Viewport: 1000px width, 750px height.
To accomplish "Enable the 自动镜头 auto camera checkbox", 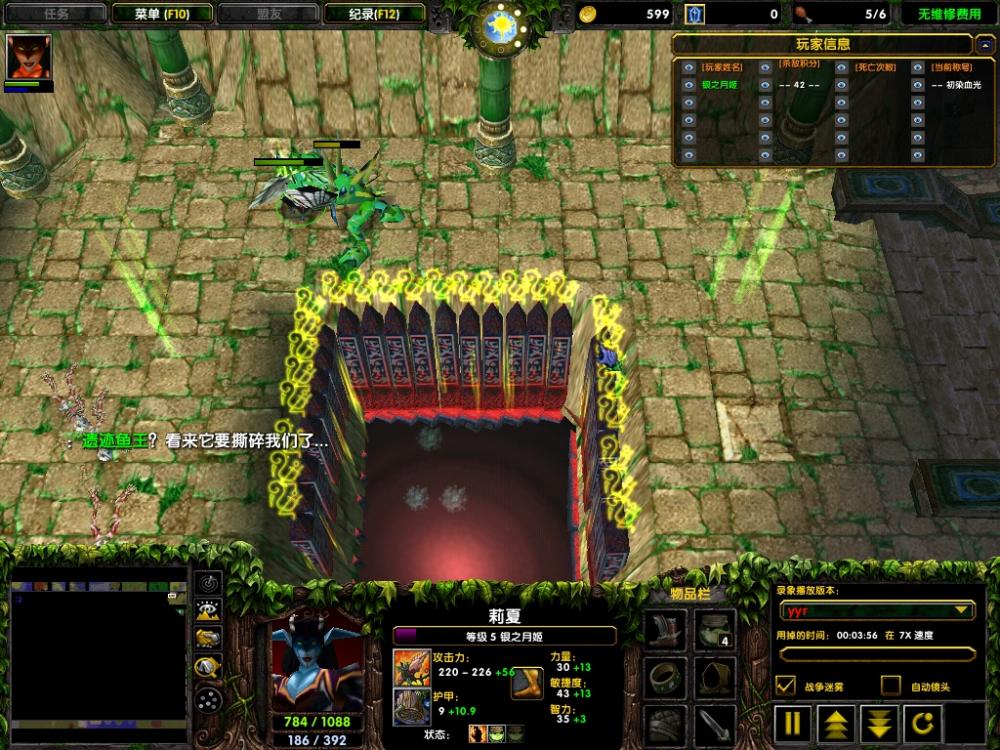I will tap(890, 686).
